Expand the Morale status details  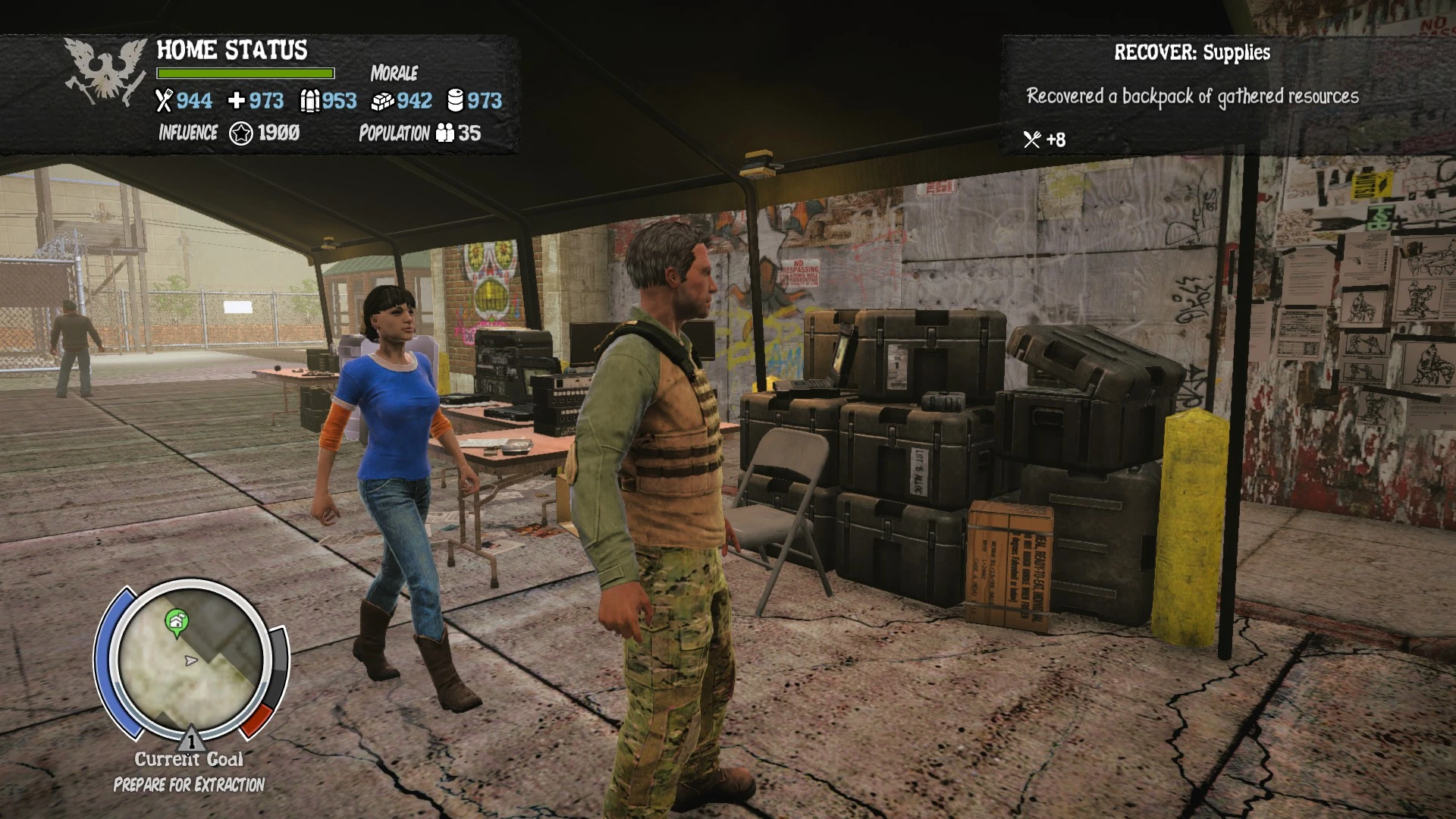click(394, 74)
